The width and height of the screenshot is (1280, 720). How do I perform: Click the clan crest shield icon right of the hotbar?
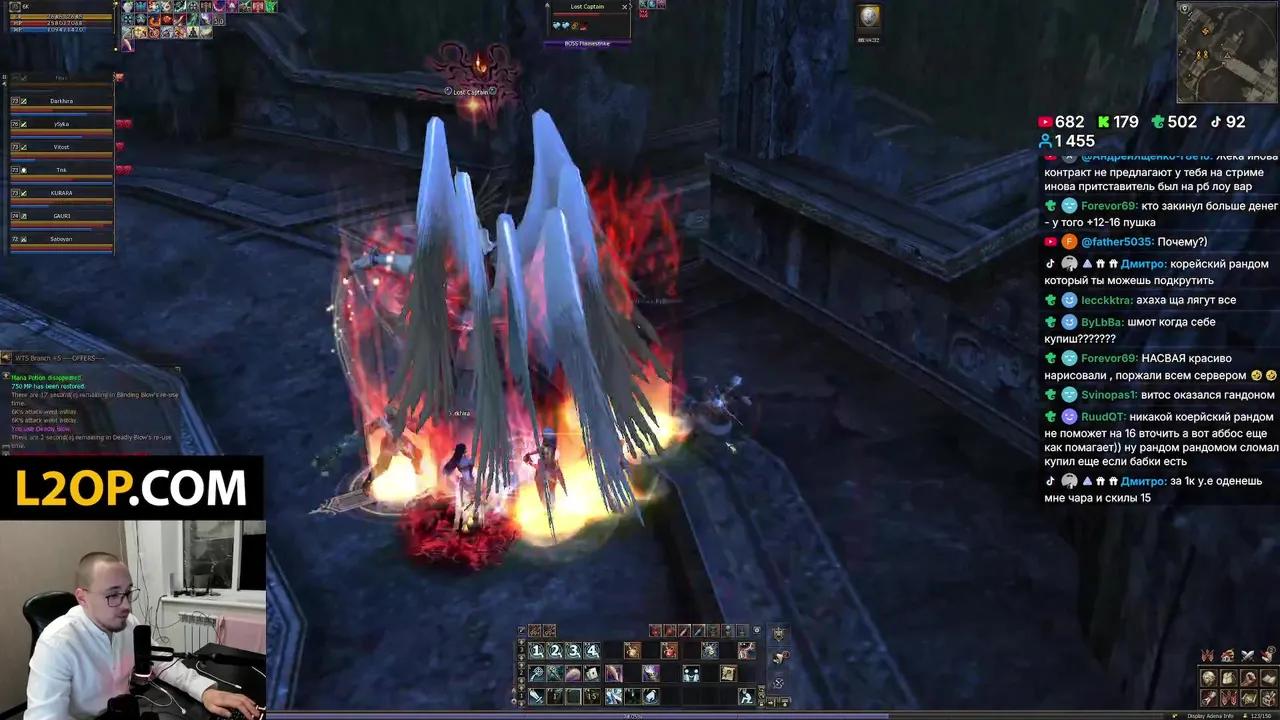pos(778,632)
